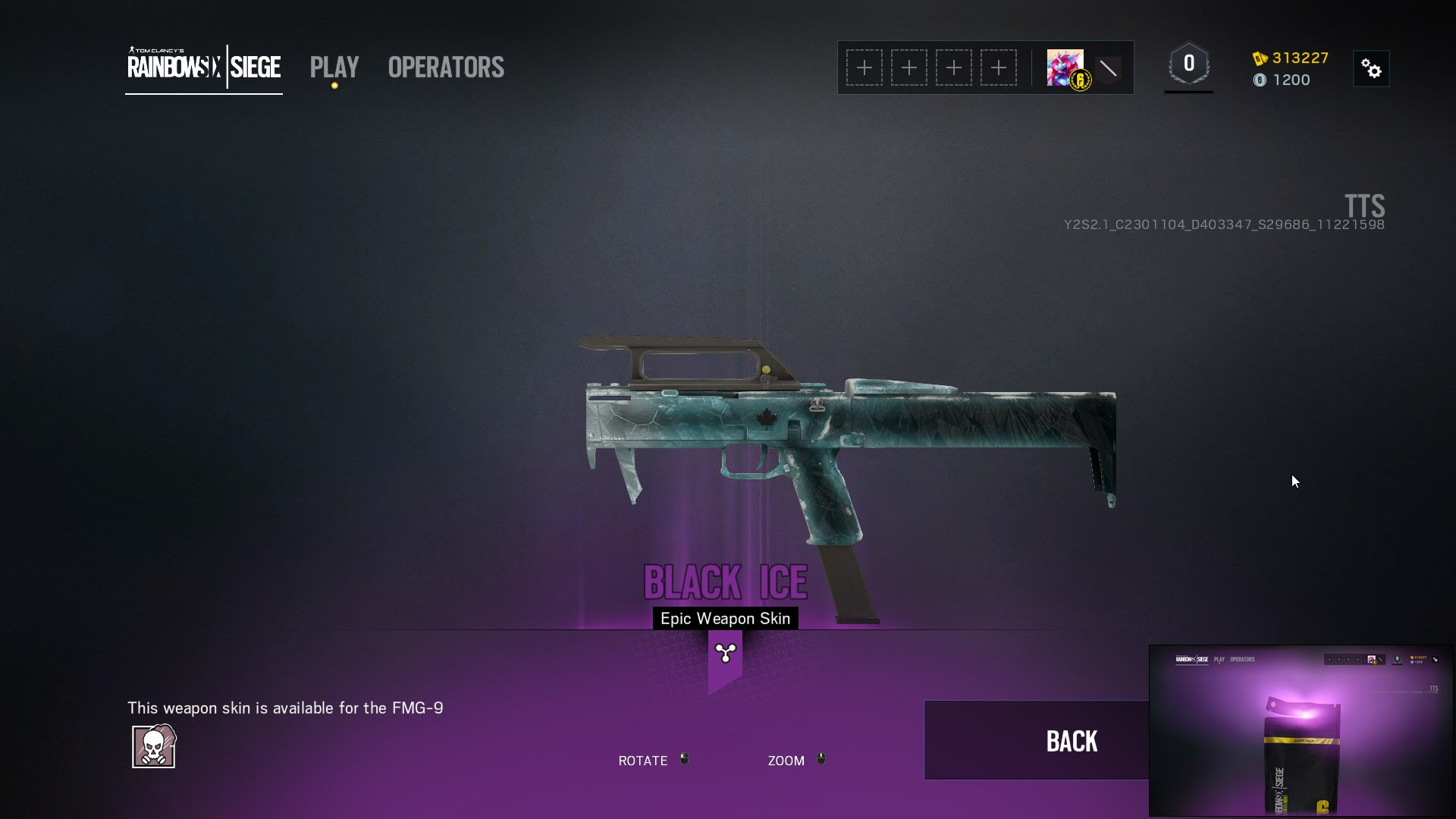This screenshot has width=1456, height=819.
Task: Click the silver Renown coin icon
Action: click(1260, 80)
